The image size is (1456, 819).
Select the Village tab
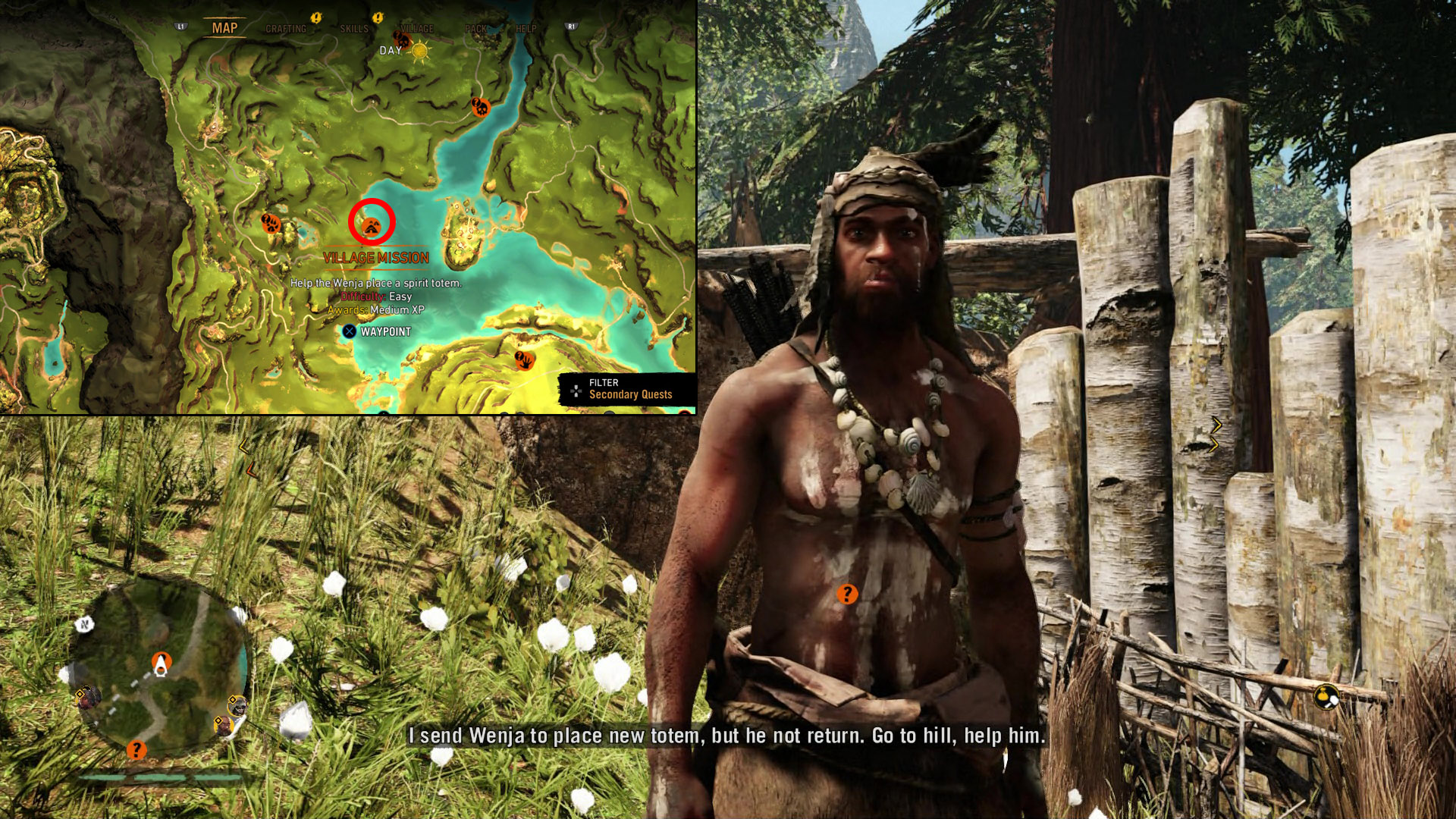tap(417, 29)
